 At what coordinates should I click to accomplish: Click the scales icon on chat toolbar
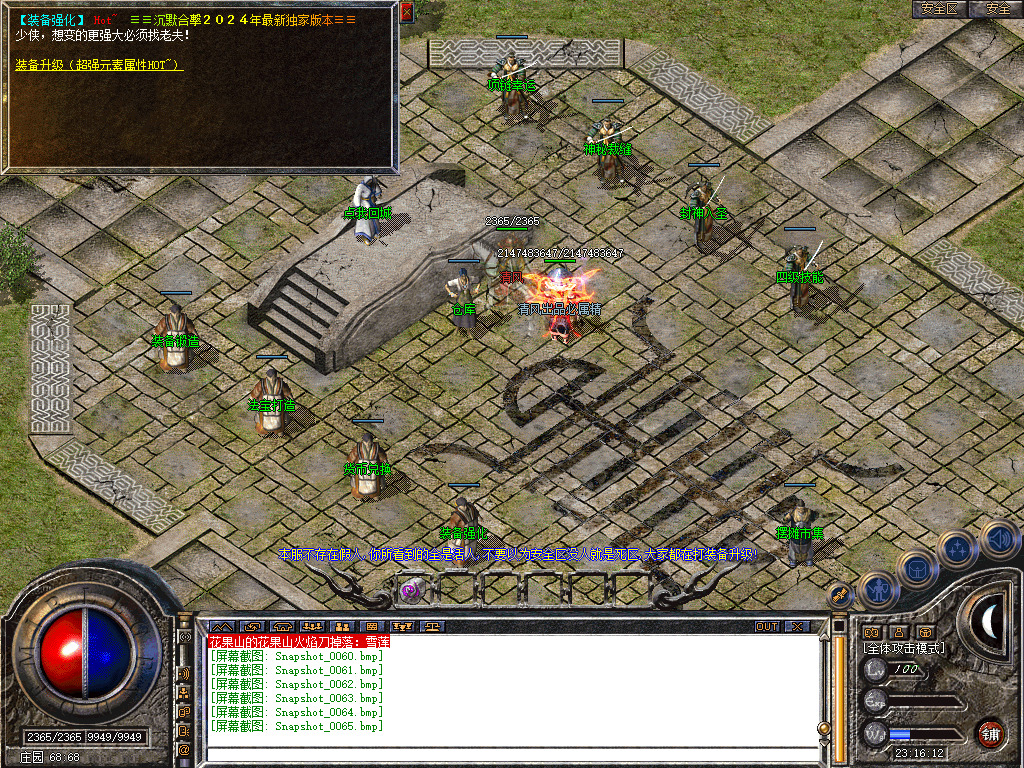432,627
